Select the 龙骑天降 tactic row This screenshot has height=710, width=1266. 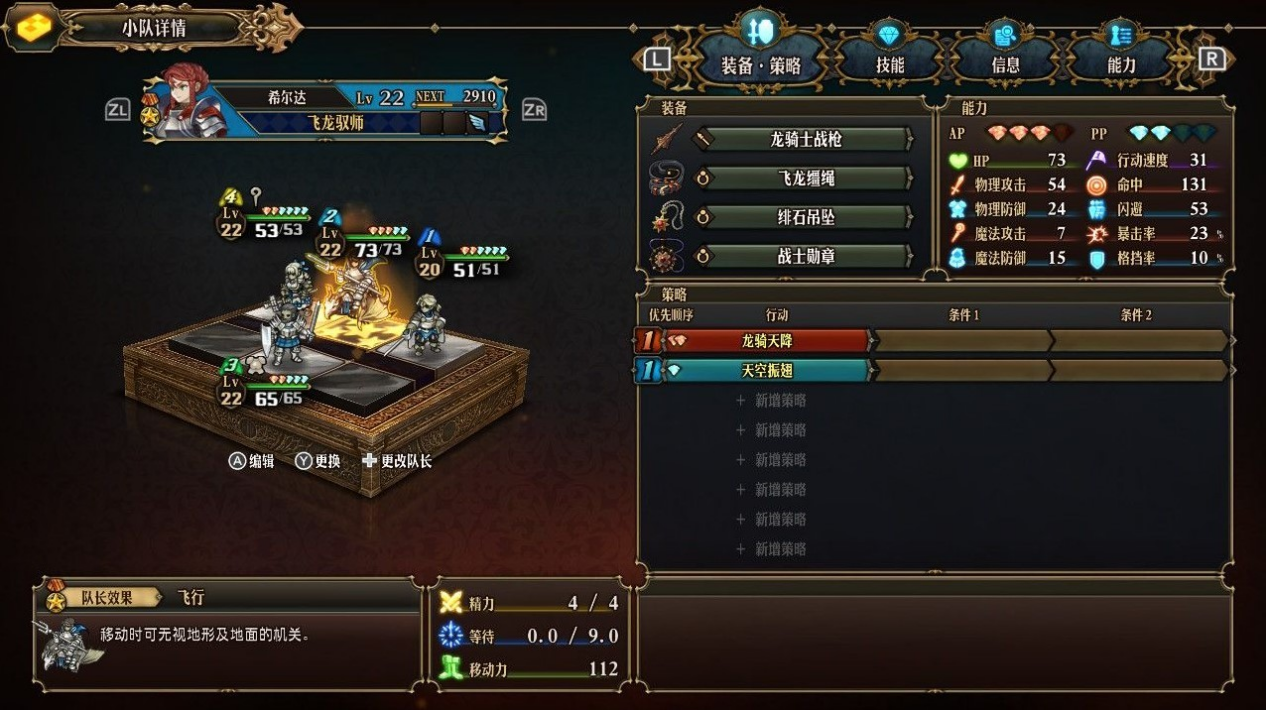point(767,341)
